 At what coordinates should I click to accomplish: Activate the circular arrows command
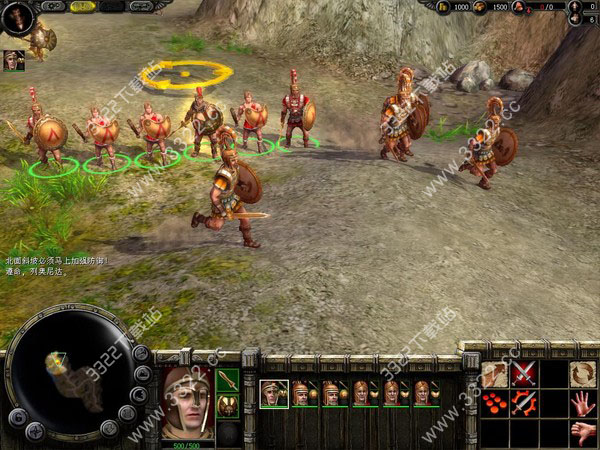click(583, 373)
